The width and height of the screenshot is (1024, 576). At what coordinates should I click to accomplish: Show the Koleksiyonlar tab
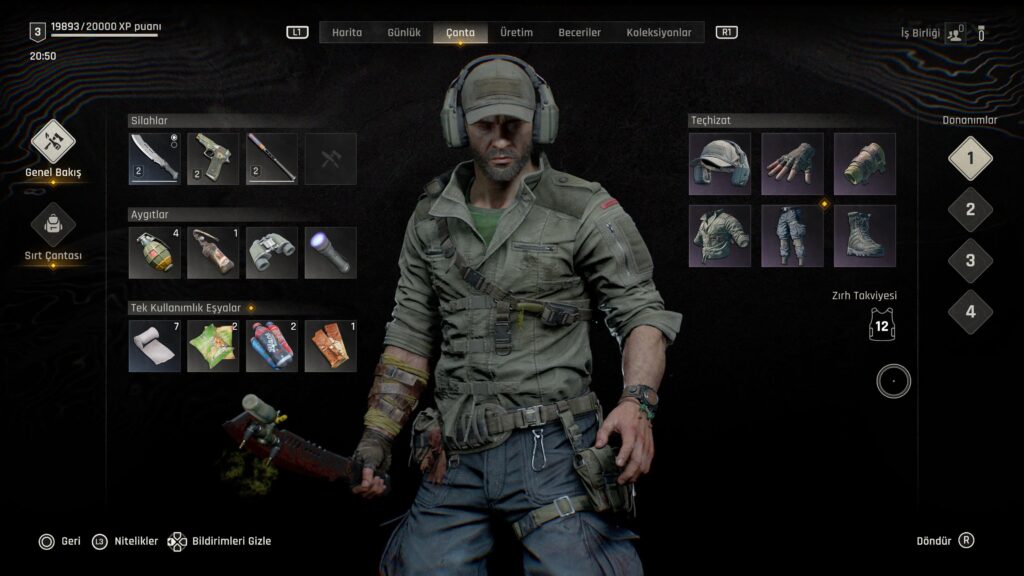[x=659, y=33]
